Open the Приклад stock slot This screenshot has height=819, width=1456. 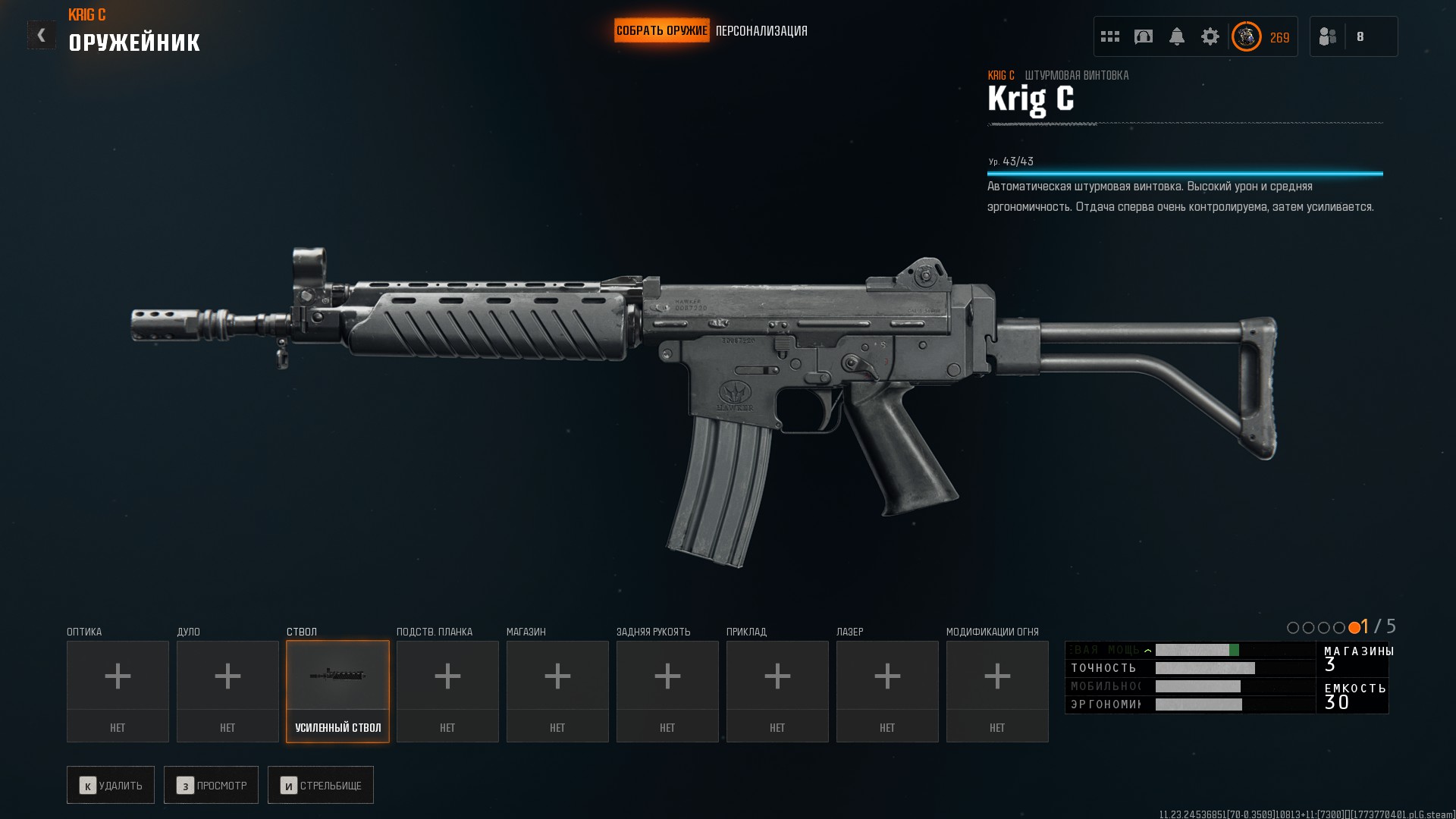click(777, 691)
